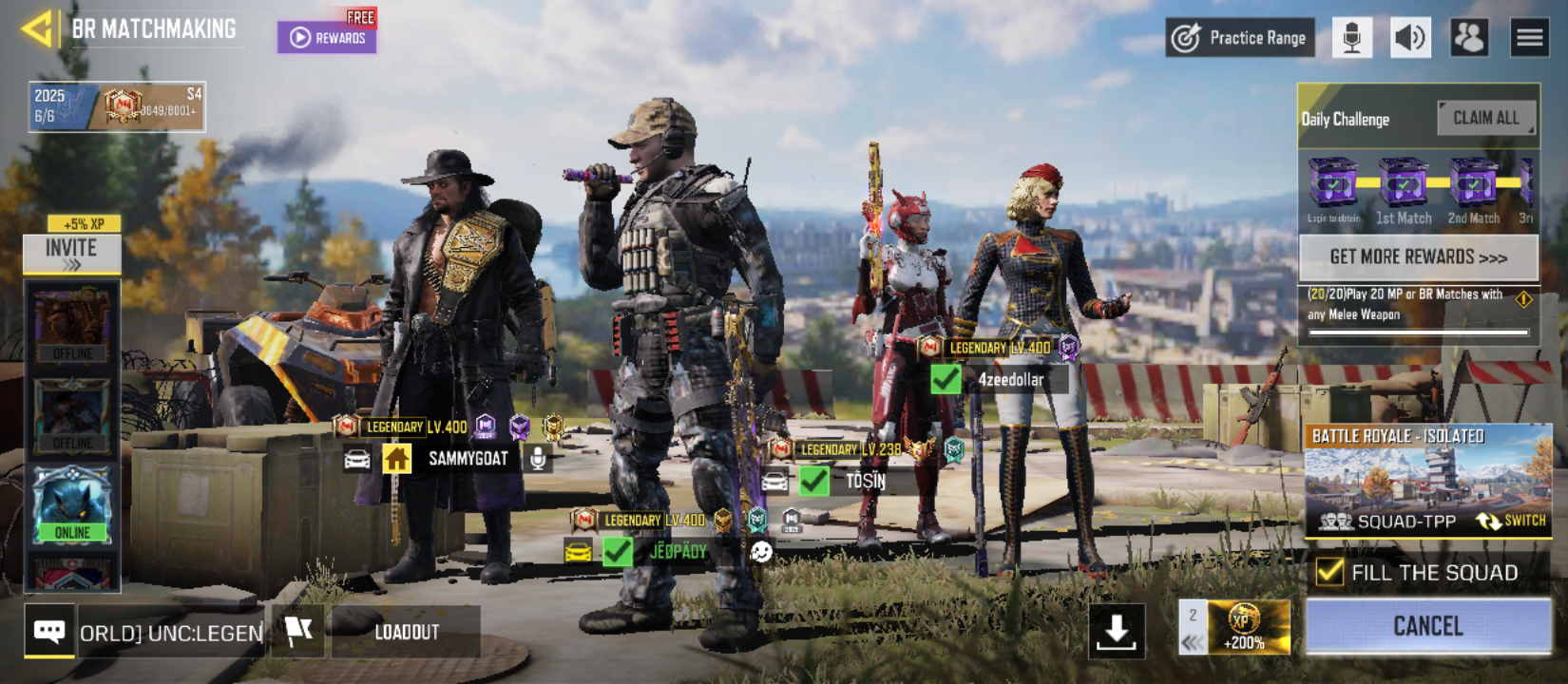Image resolution: width=1568 pixels, height=684 pixels.
Task: Select the online friend avatar
Action: [x=72, y=504]
